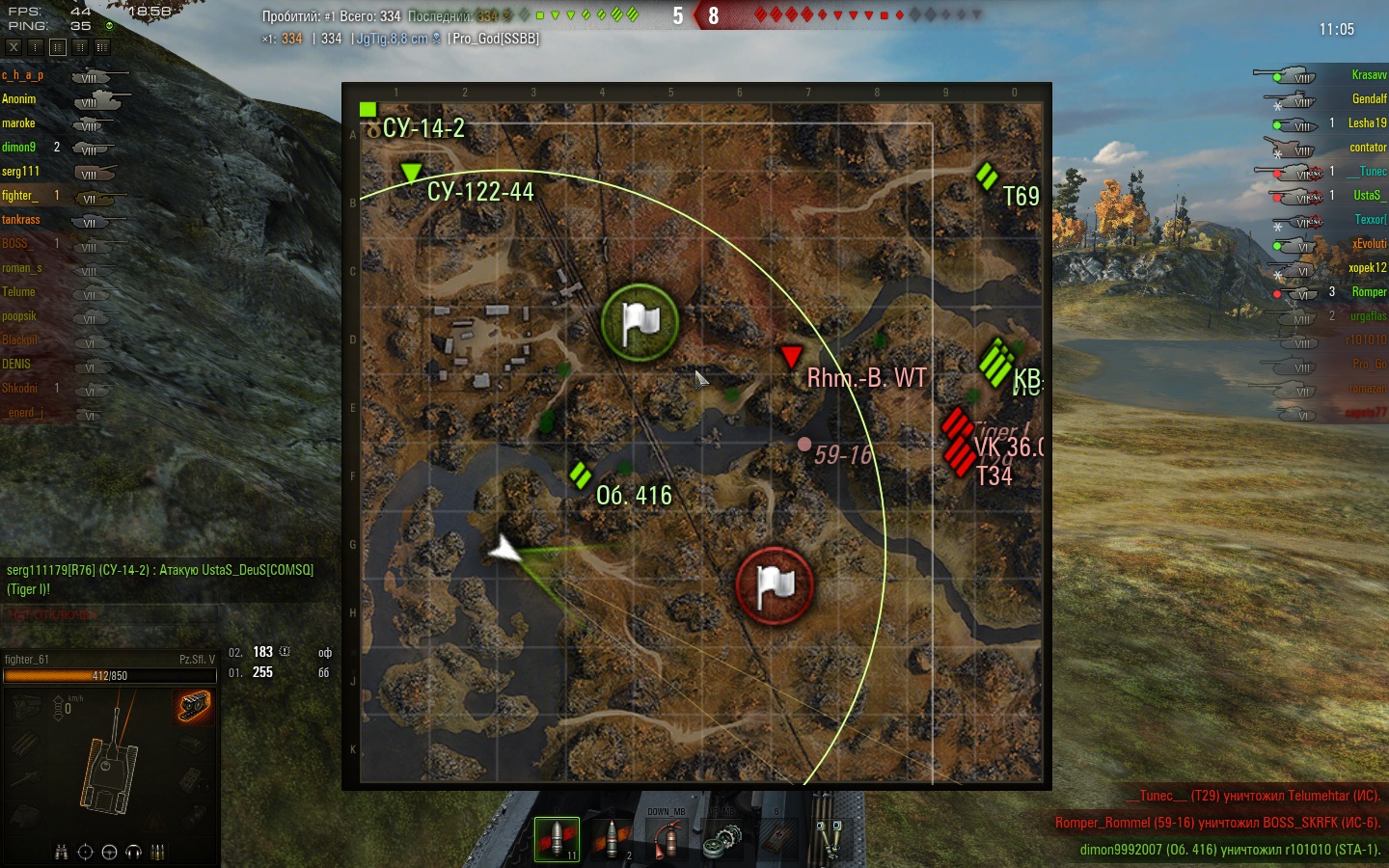Screen dimensions: 1389x868
Task: Activate the repair kit gears consumable
Action: coord(721,839)
